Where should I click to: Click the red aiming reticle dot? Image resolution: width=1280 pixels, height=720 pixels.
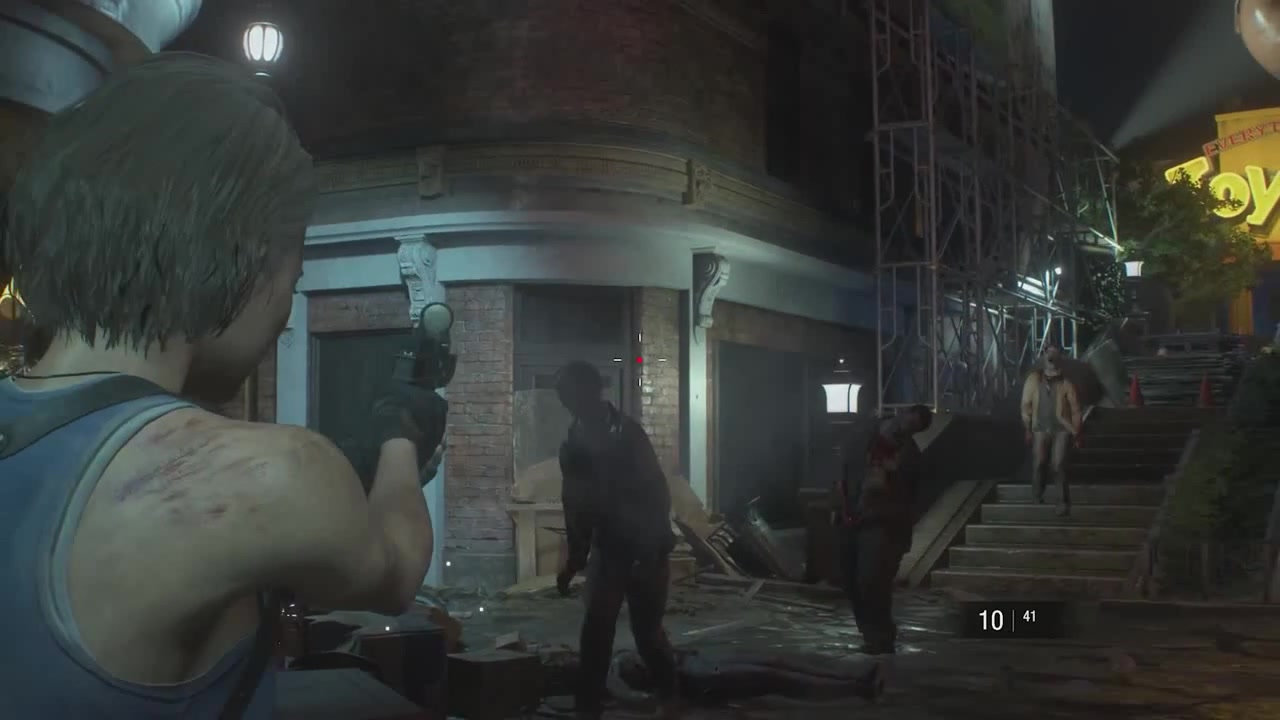tap(639, 360)
